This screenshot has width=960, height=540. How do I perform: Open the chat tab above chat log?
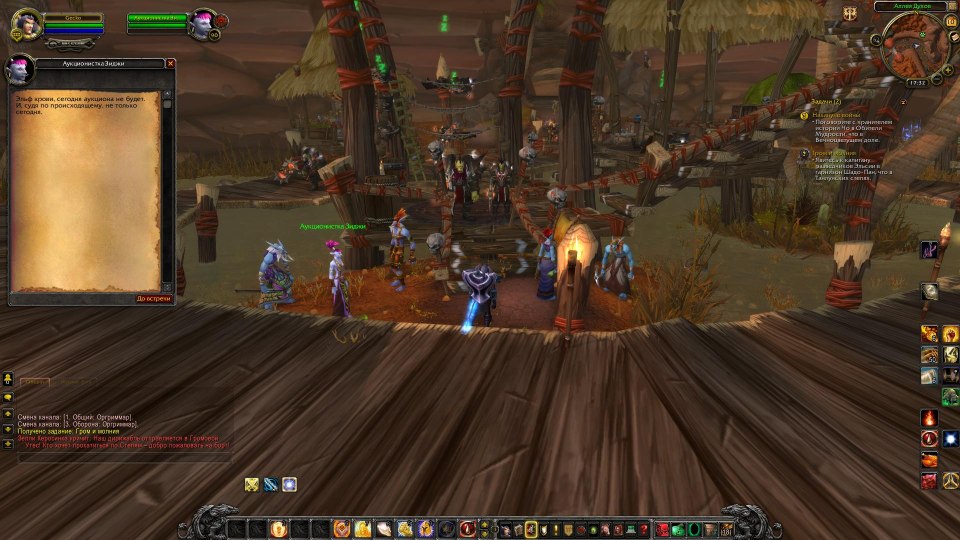34,381
